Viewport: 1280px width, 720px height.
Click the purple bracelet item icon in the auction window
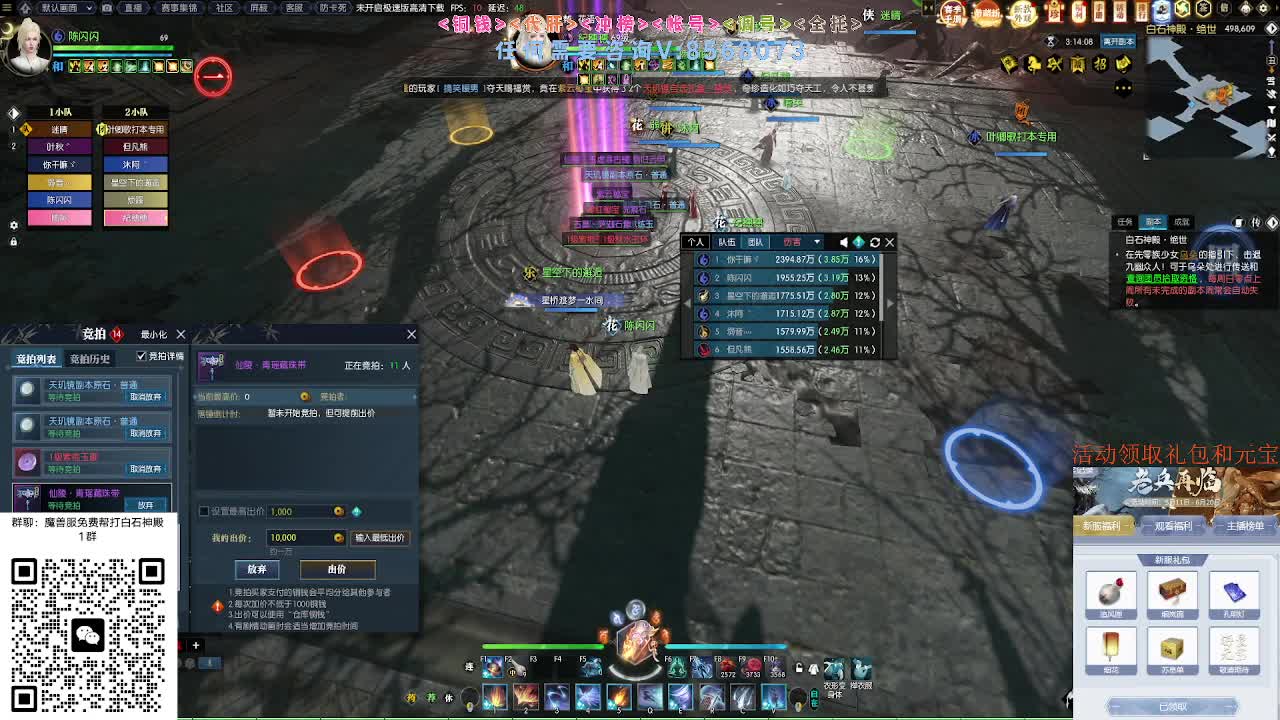pos(212,367)
